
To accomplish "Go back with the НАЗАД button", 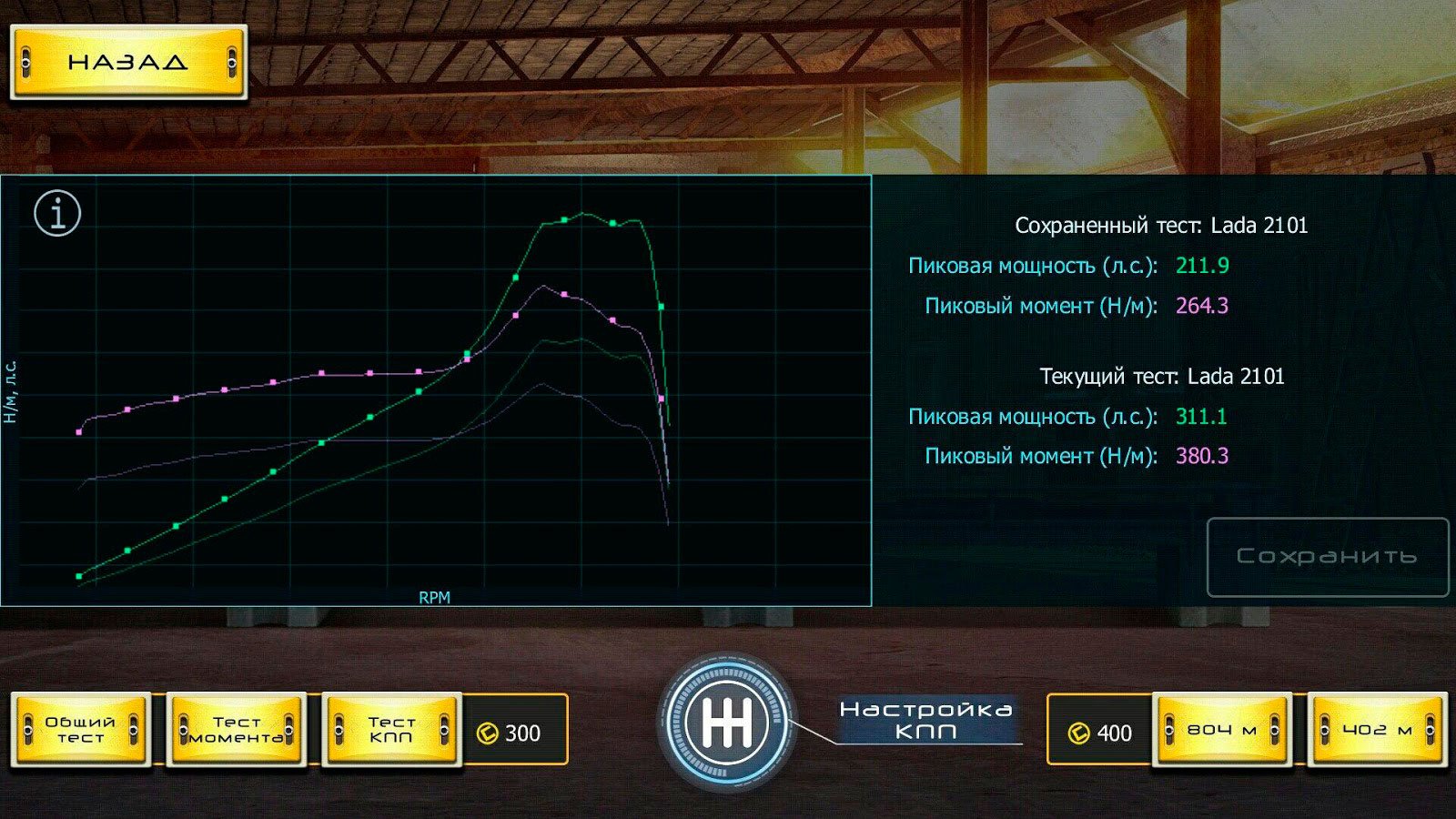I will (x=128, y=62).
